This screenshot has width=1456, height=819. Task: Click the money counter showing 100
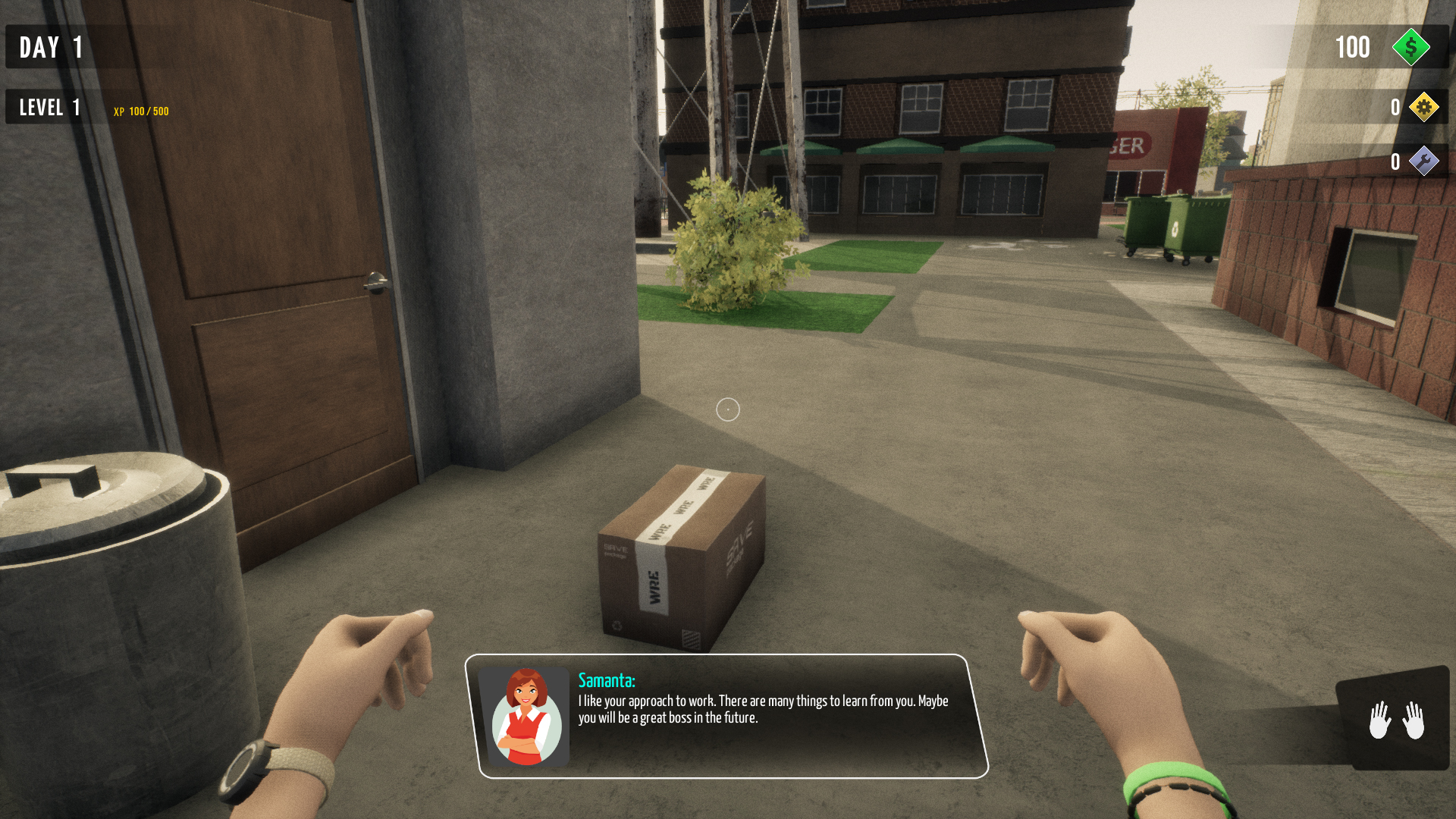[1354, 47]
